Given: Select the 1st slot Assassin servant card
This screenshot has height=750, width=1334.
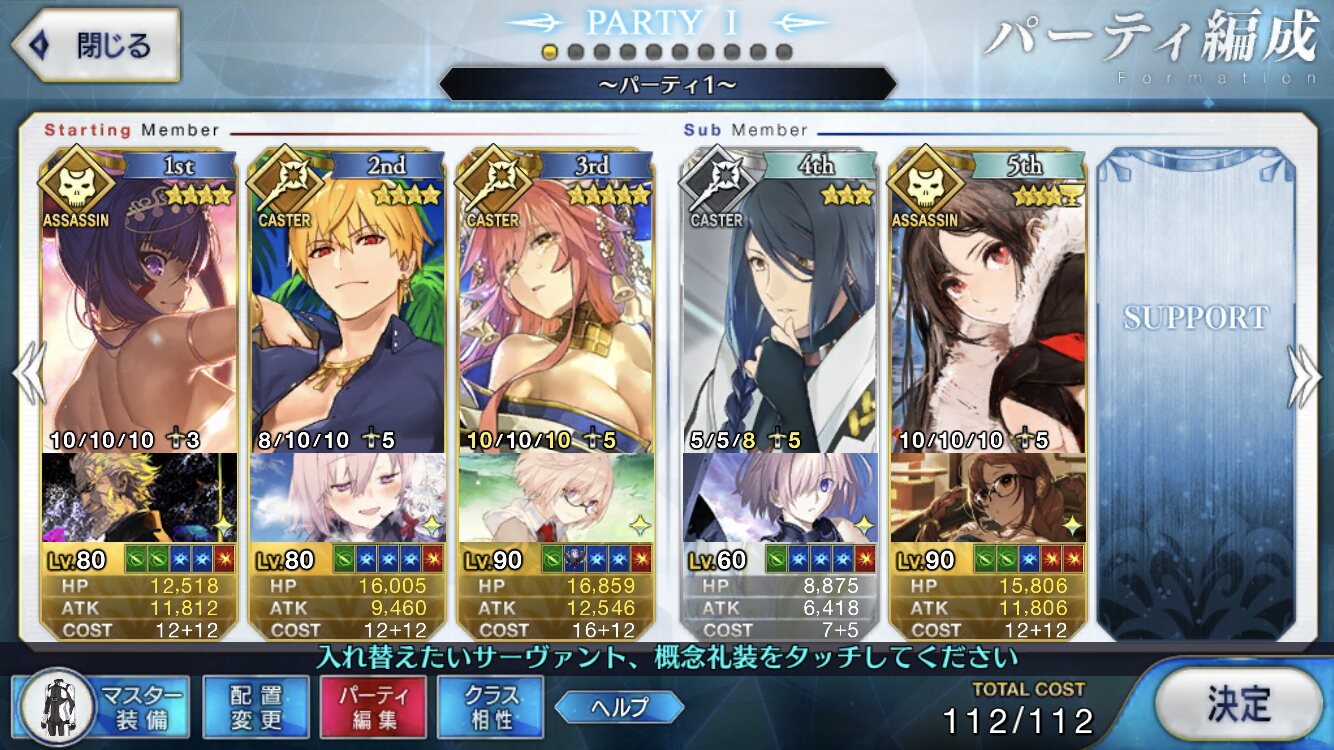Looking at the screenshot, I should pos(140,310).
